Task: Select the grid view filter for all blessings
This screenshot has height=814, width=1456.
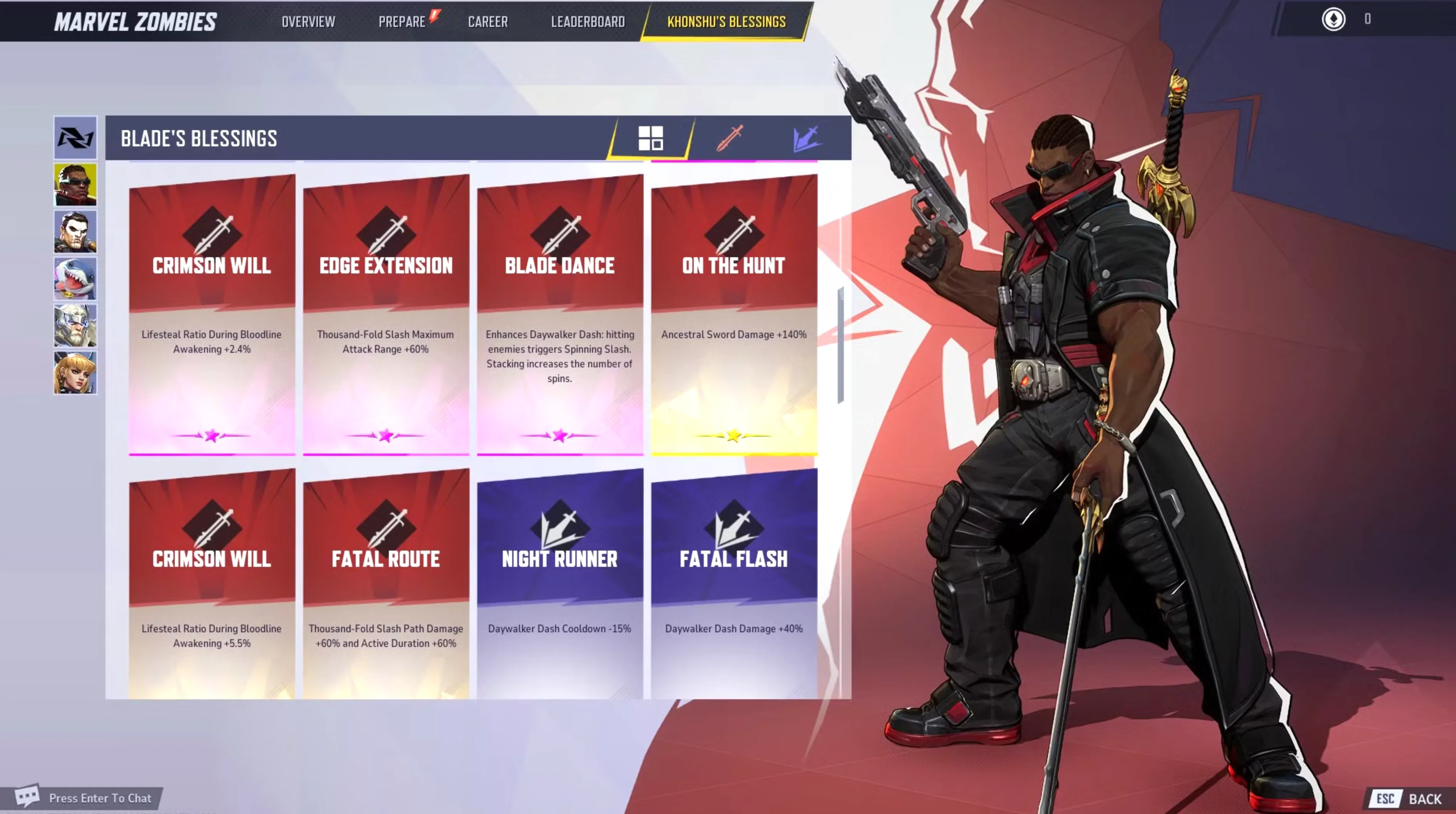Action: click(652, 139)
